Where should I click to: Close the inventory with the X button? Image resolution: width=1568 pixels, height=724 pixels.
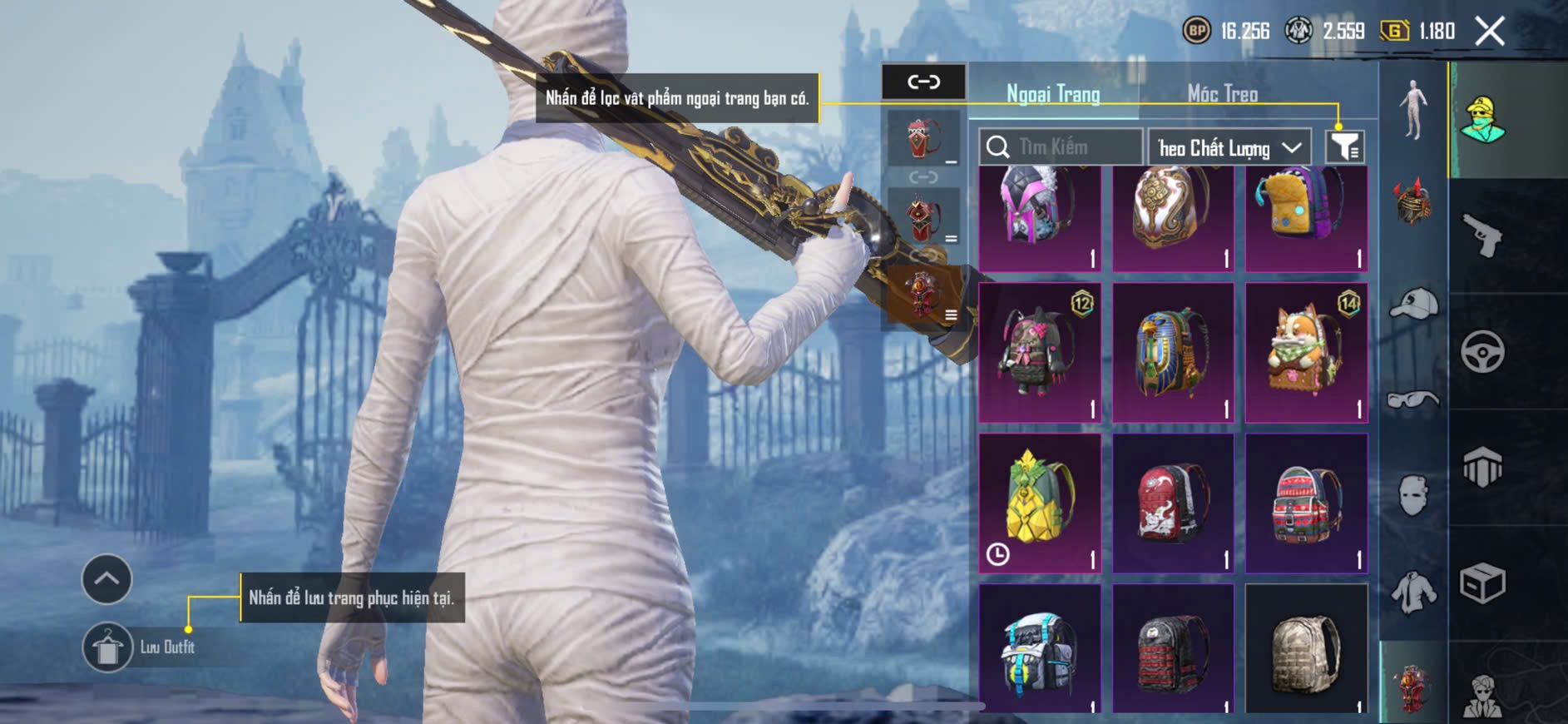(x=1489, y=32)
